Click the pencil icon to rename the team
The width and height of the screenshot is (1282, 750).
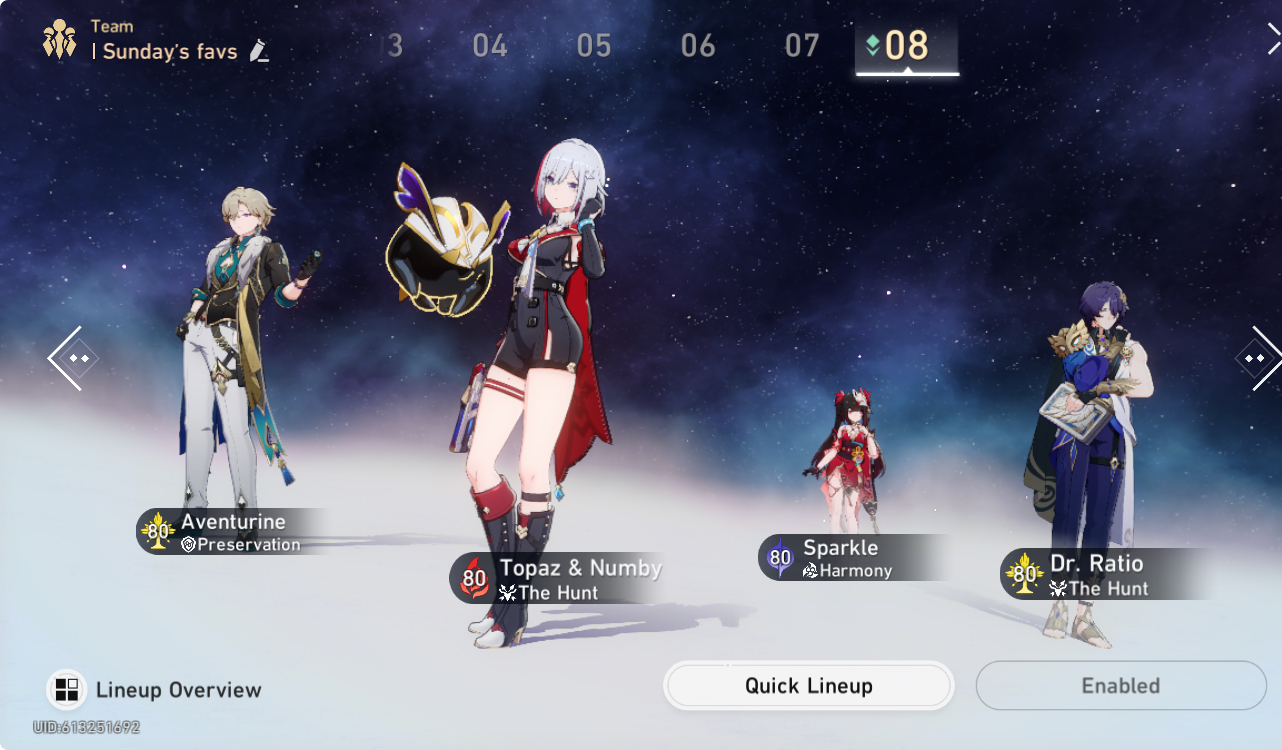click(x=259, y=51)
